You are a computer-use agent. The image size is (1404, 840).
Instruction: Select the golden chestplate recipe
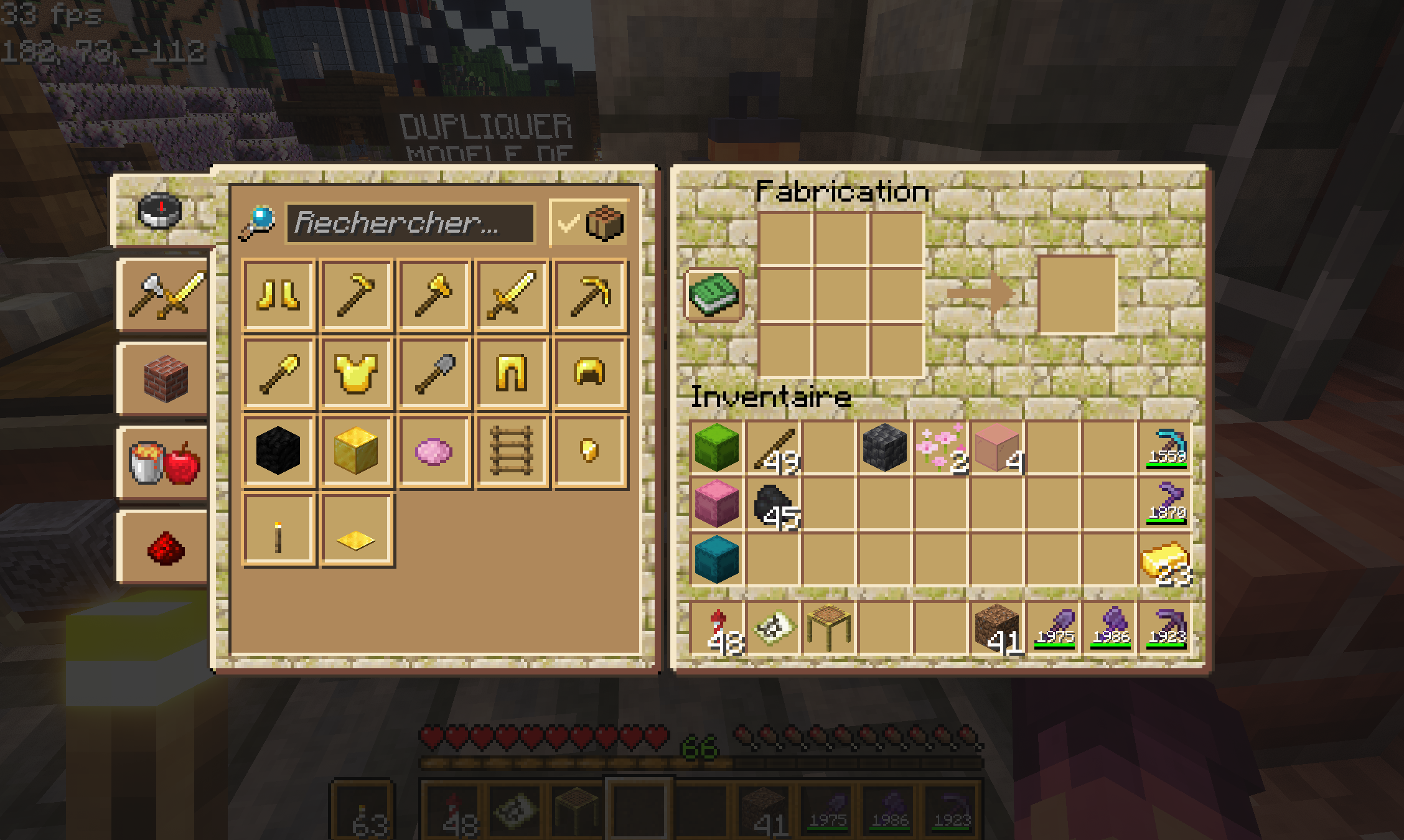[356, 375]
